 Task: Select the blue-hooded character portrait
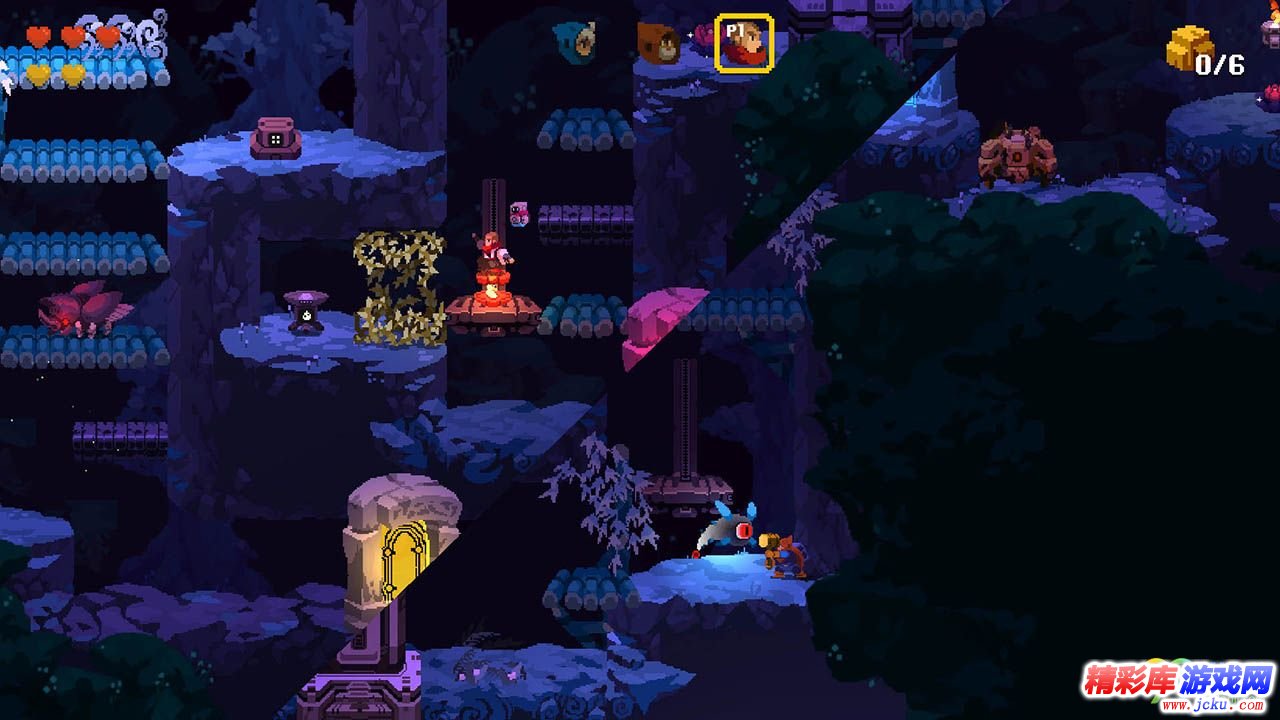[x=575, y=39]
